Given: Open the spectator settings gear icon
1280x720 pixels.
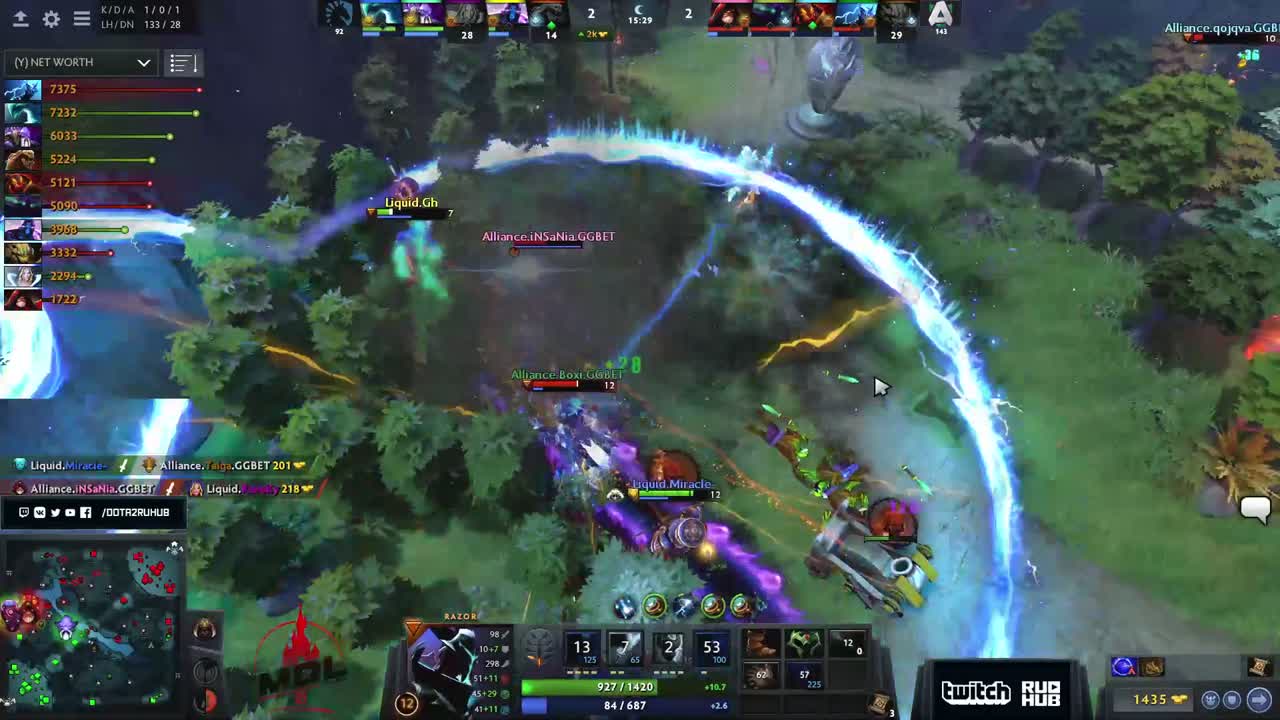Looking at the screenshot, I should click(51, 18).
